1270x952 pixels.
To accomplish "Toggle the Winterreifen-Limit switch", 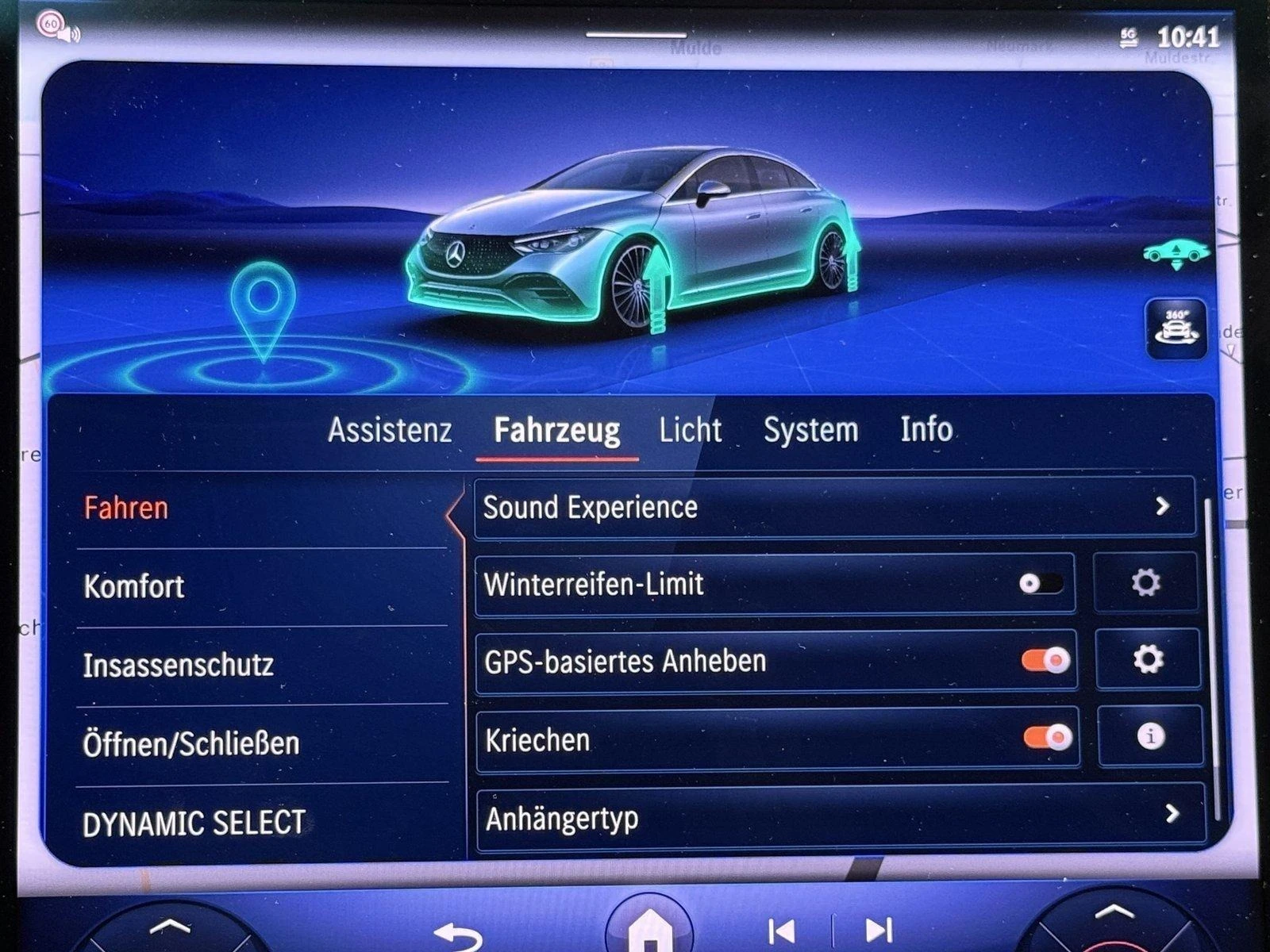I will pos(1041,584).
